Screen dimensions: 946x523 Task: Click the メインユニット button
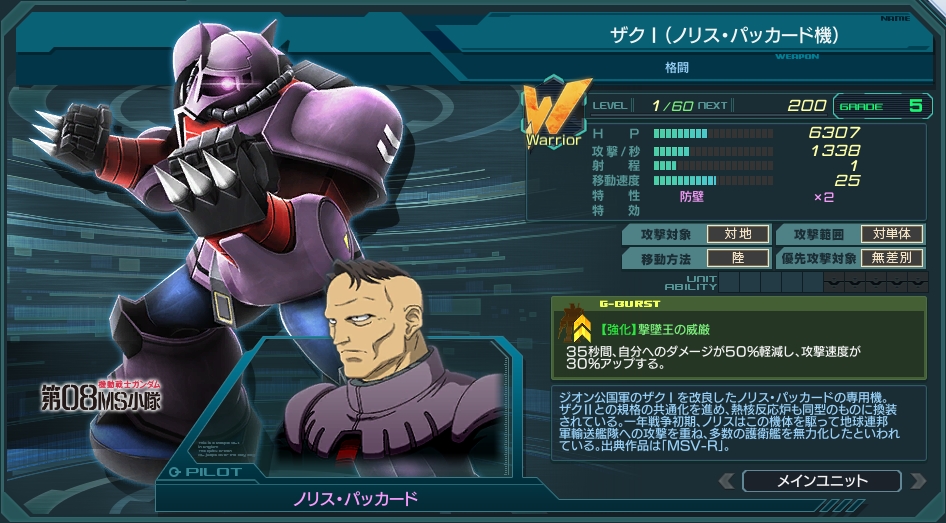(822, 481)
